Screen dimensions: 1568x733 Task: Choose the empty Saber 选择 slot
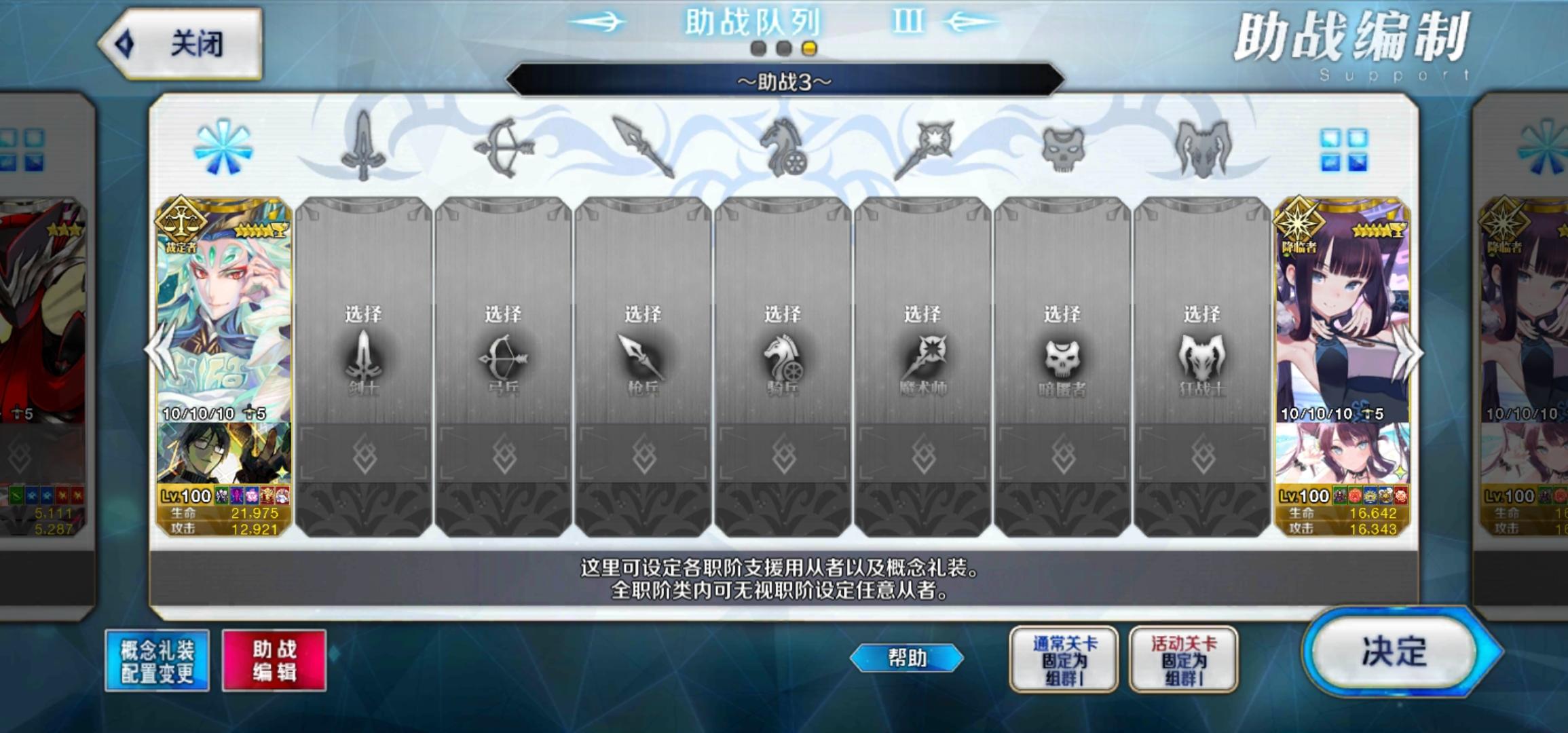point(365,353)
